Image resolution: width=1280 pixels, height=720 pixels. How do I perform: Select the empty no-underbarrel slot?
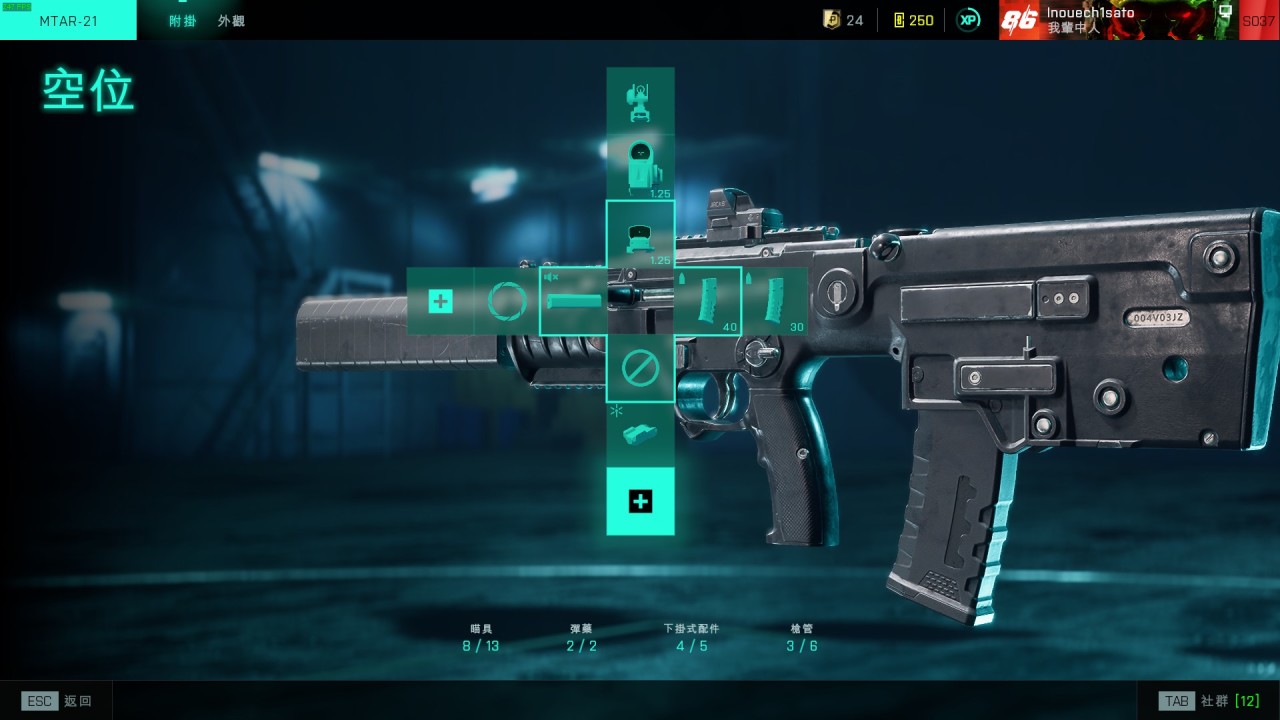tap(640, 368)
